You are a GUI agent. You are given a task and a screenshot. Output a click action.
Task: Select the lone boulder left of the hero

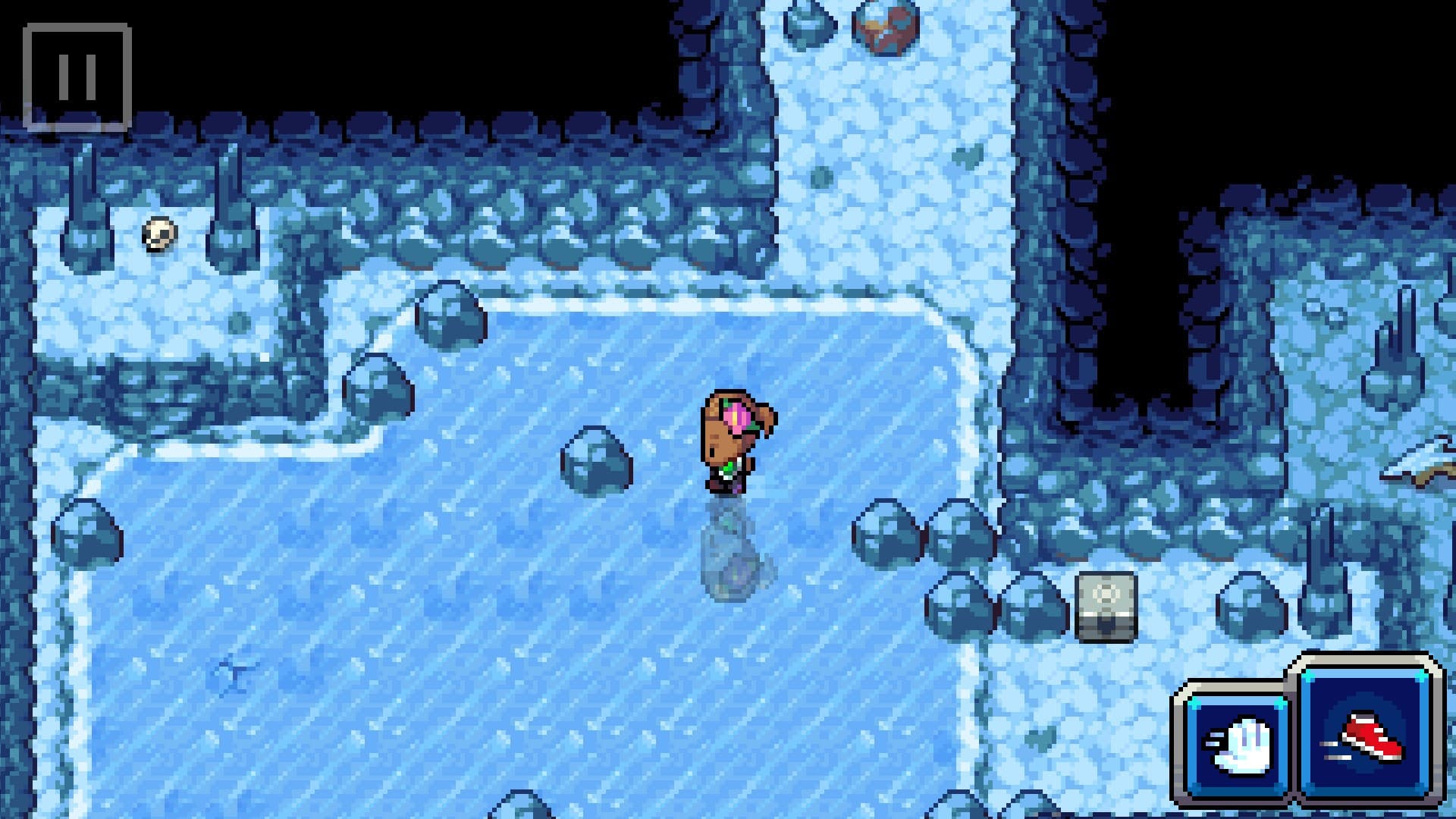595,459
